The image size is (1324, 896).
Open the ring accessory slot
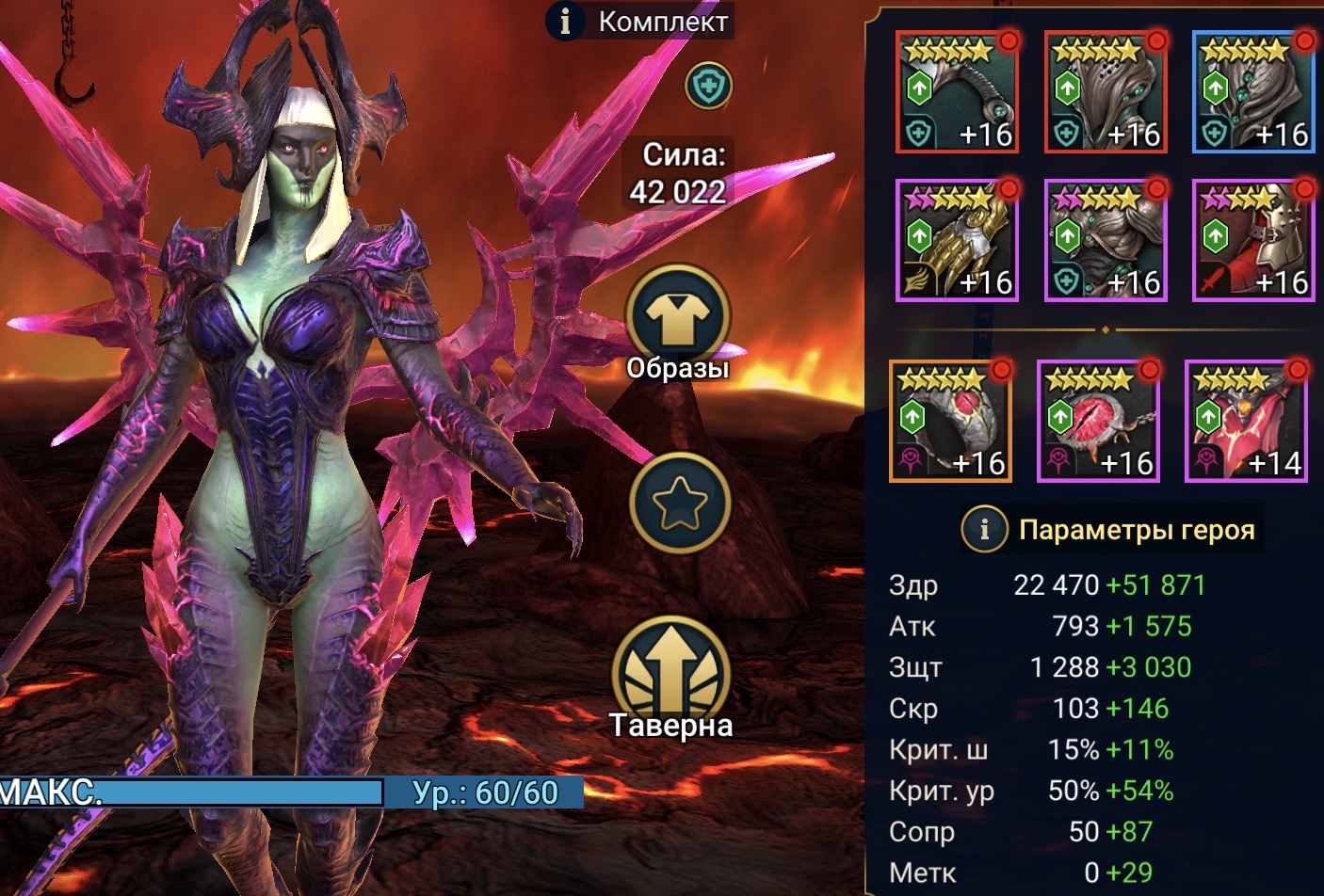point(950,422)
